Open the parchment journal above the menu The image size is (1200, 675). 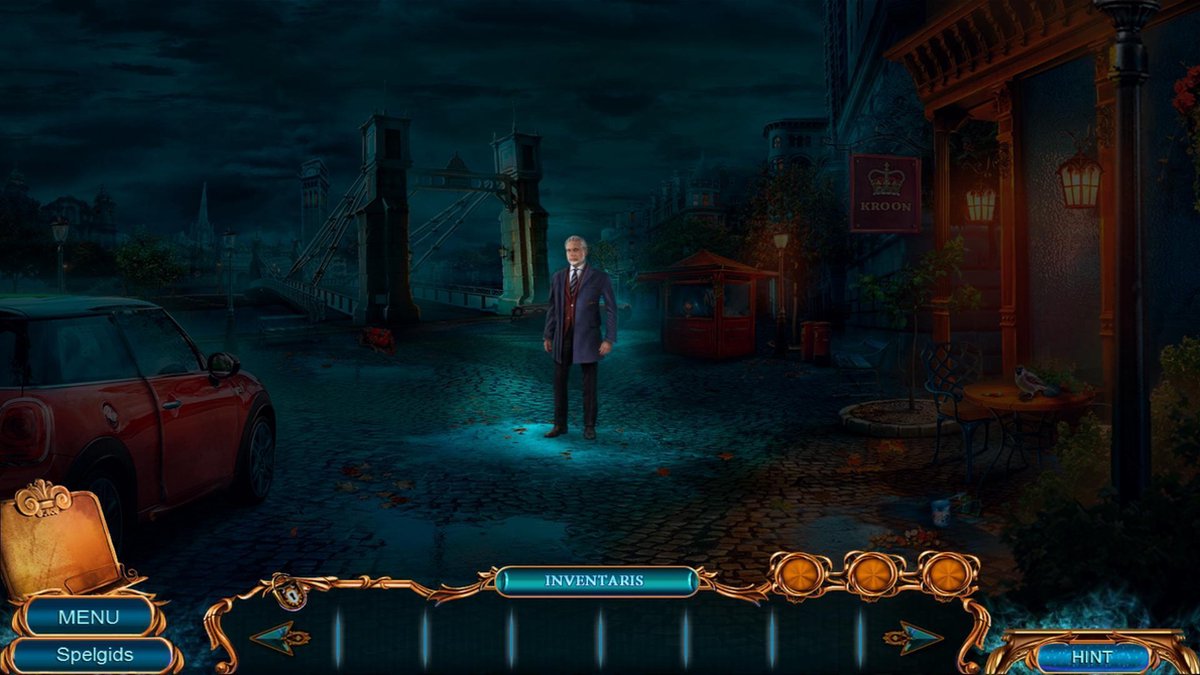(60, 540)
